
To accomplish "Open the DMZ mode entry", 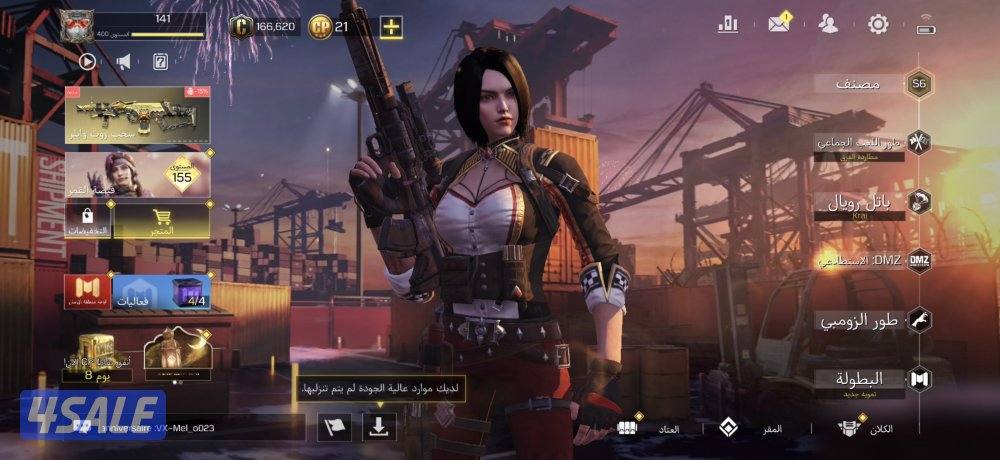I will 918,261.
